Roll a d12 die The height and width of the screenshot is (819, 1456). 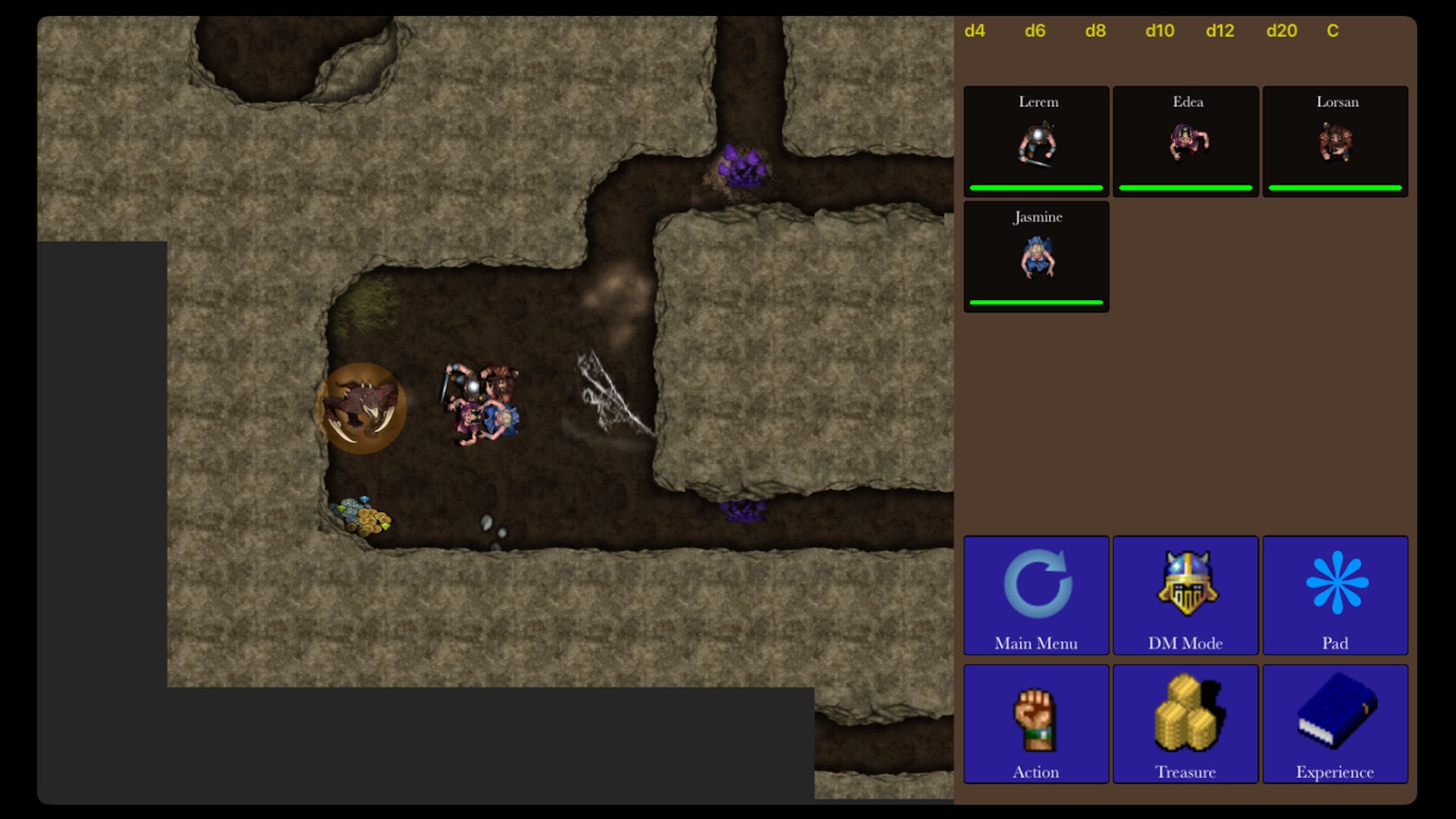tap(1220, 32)
